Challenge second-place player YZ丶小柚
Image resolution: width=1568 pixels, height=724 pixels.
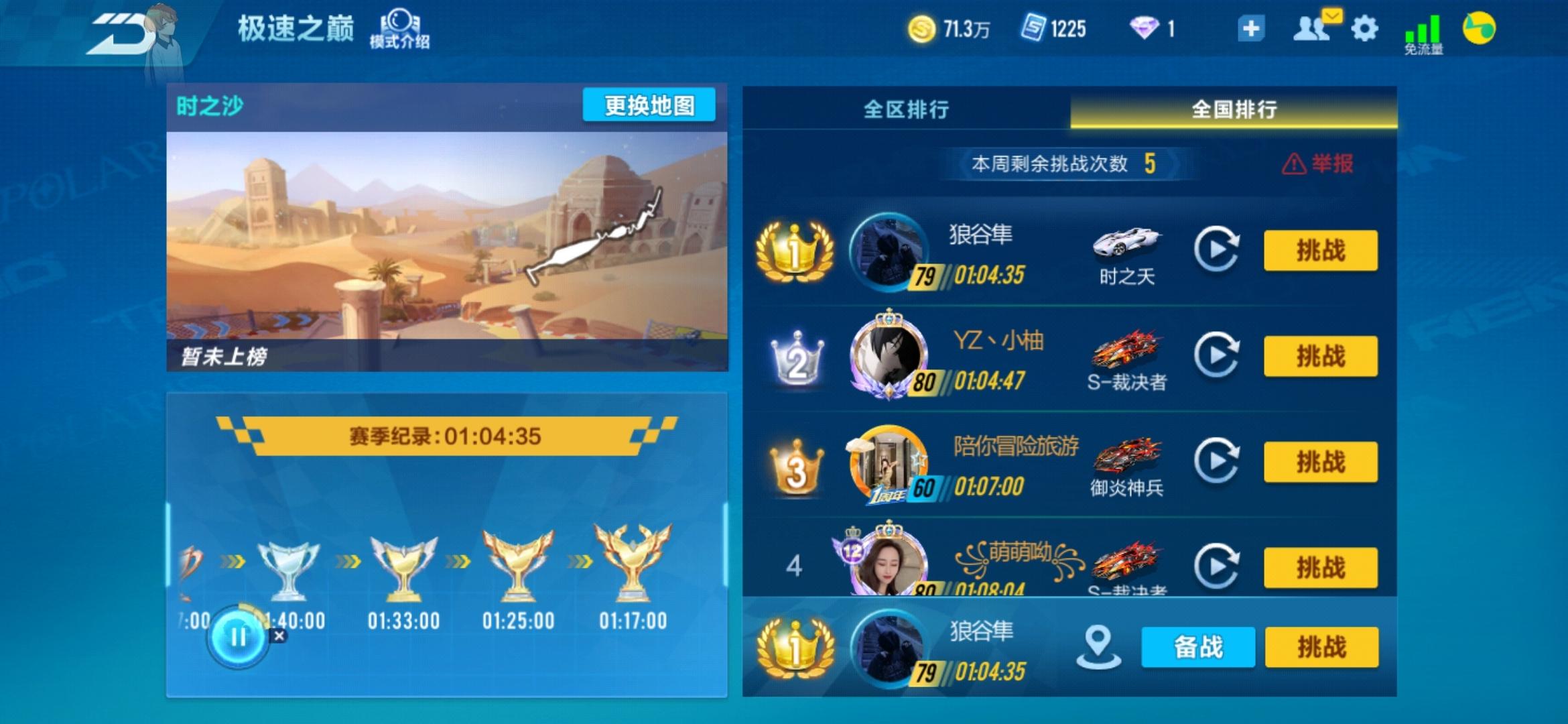tap(1320, 356)
